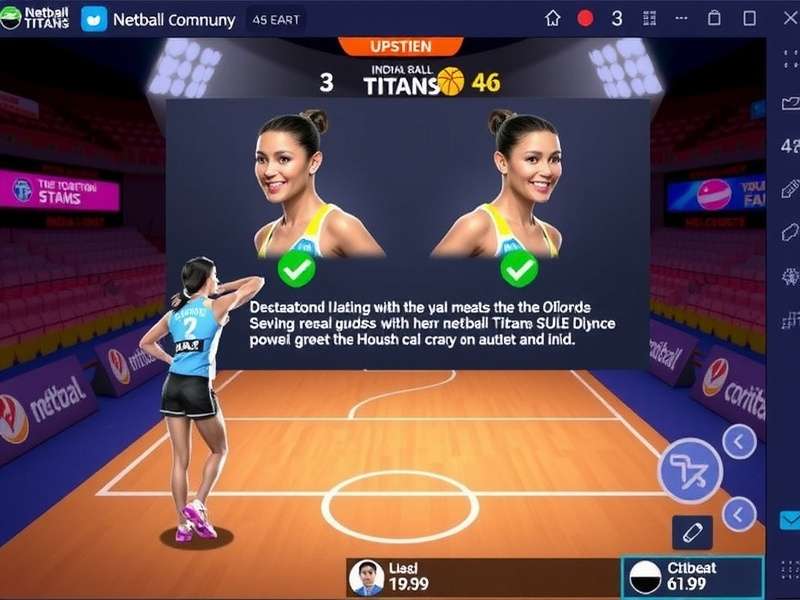Select the orange UPSTIEN tab
Image resolution: width=800 pixels, height=600 pixels.
399,46
